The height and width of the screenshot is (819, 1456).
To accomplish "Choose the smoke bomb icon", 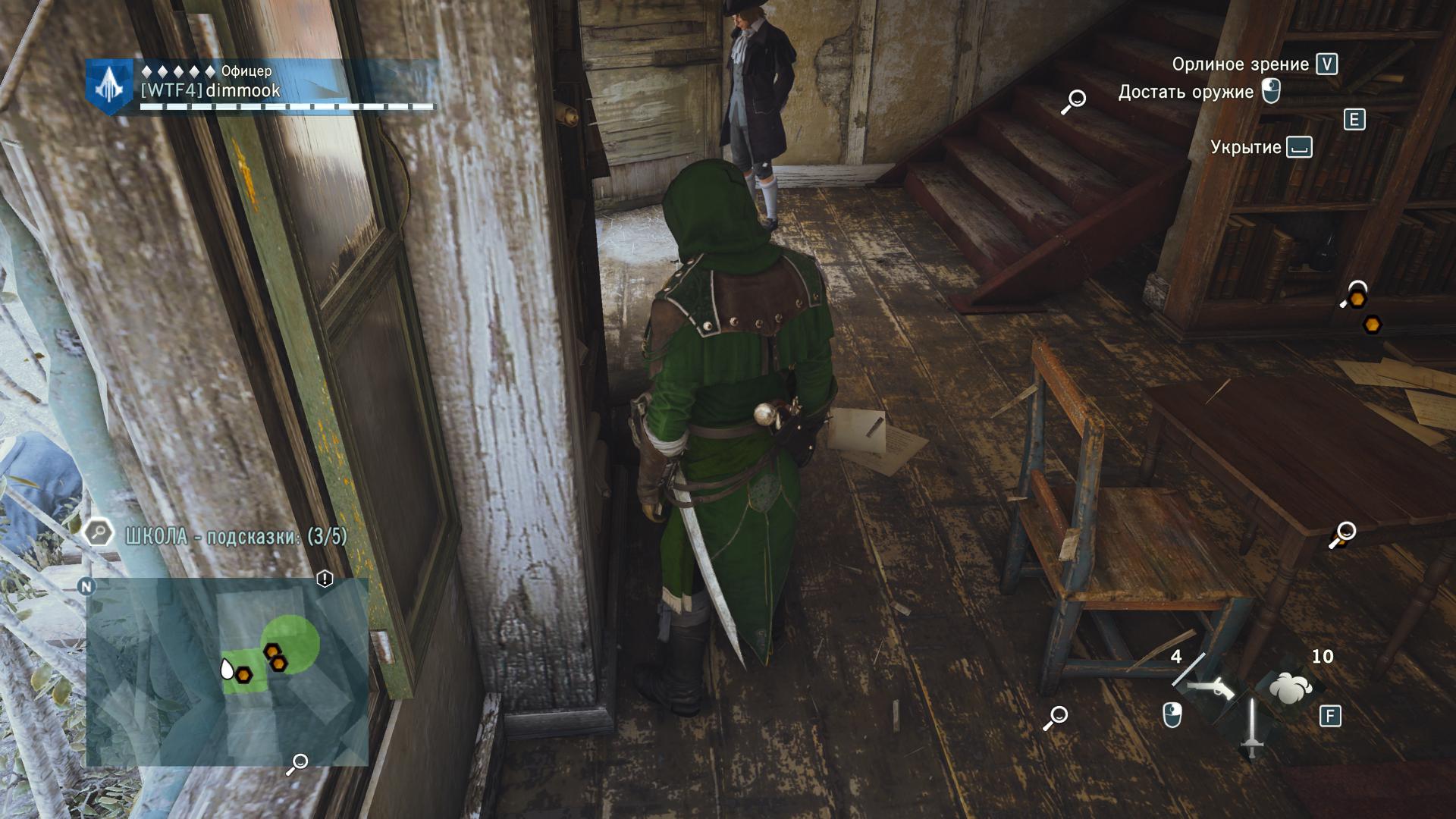I will pyautogui.click(x=1291, y=689).
